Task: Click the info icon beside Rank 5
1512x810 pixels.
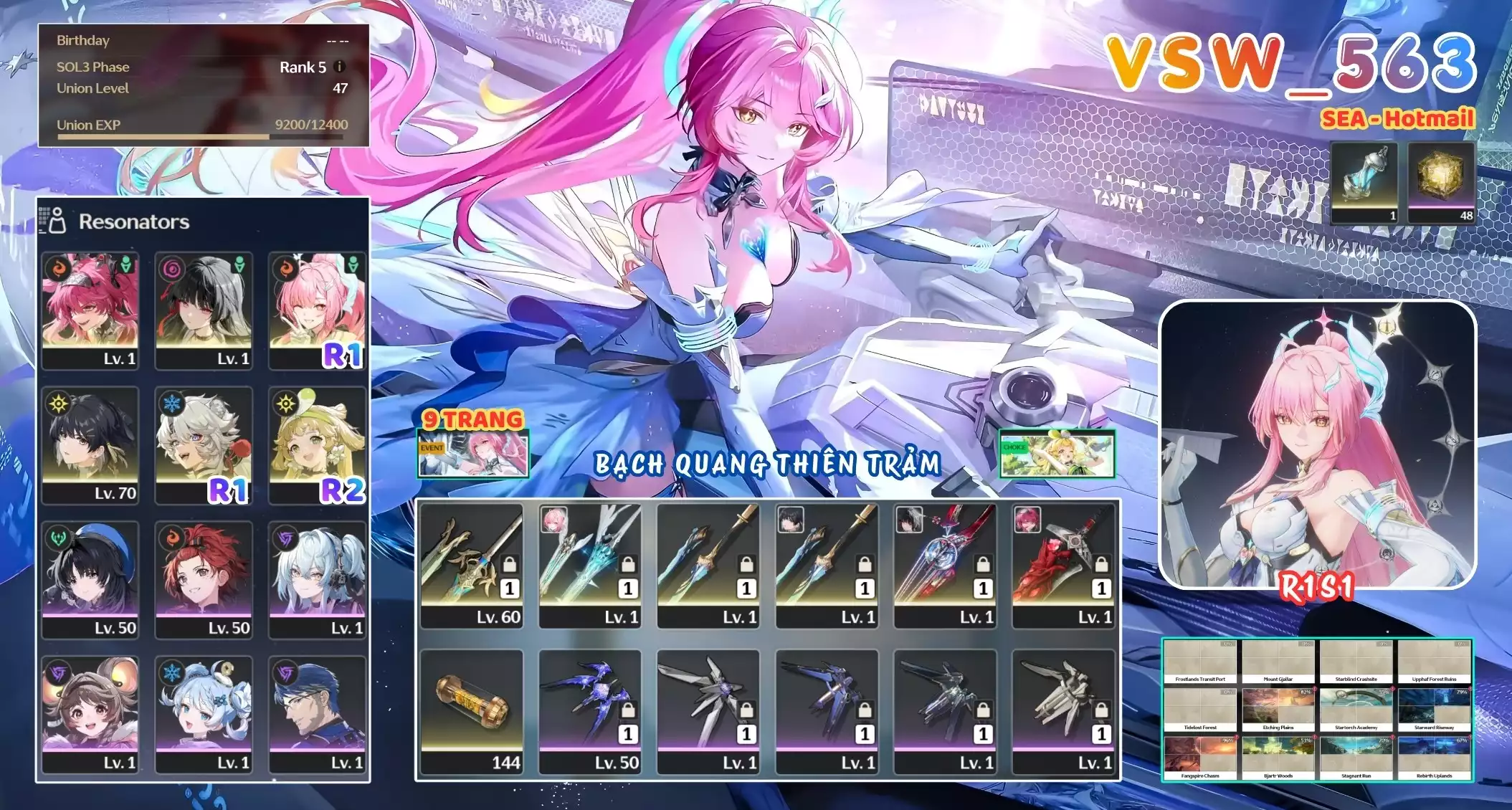Action: click(x=338, y=67)
